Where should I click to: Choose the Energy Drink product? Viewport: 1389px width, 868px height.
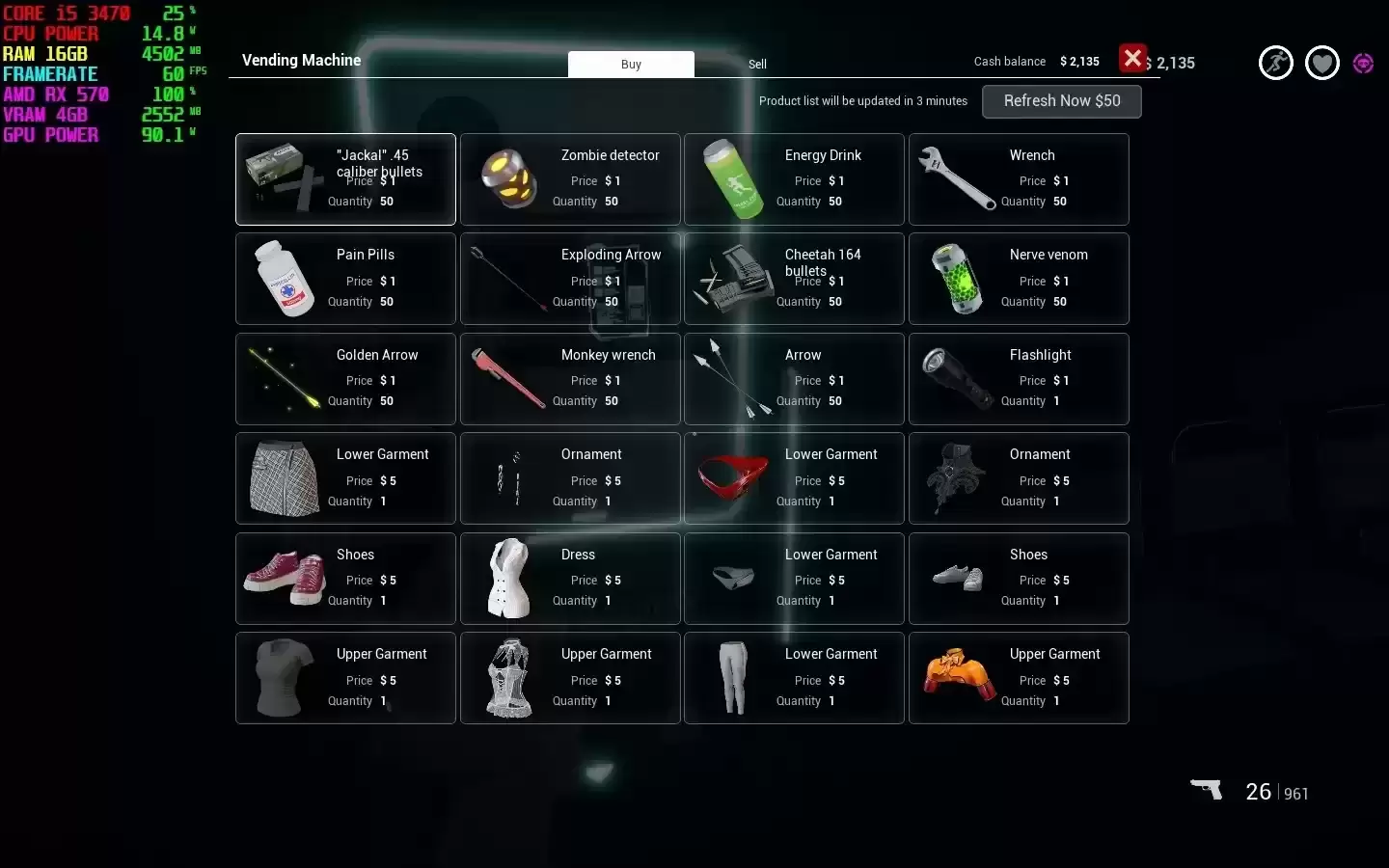tap(794, 179)
